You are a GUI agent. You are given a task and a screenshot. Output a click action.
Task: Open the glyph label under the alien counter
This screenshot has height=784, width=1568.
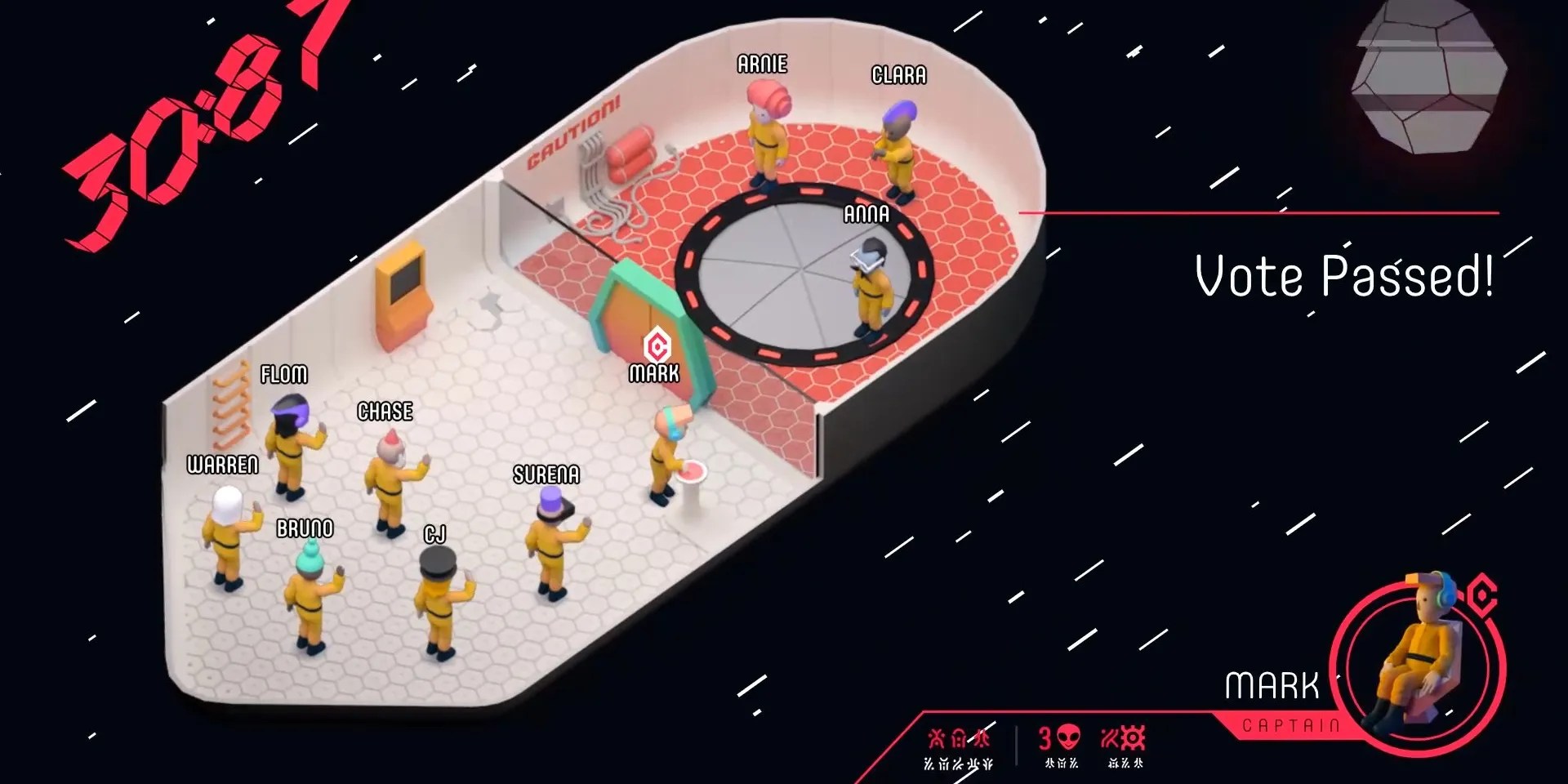click(x=1060, y=764)
